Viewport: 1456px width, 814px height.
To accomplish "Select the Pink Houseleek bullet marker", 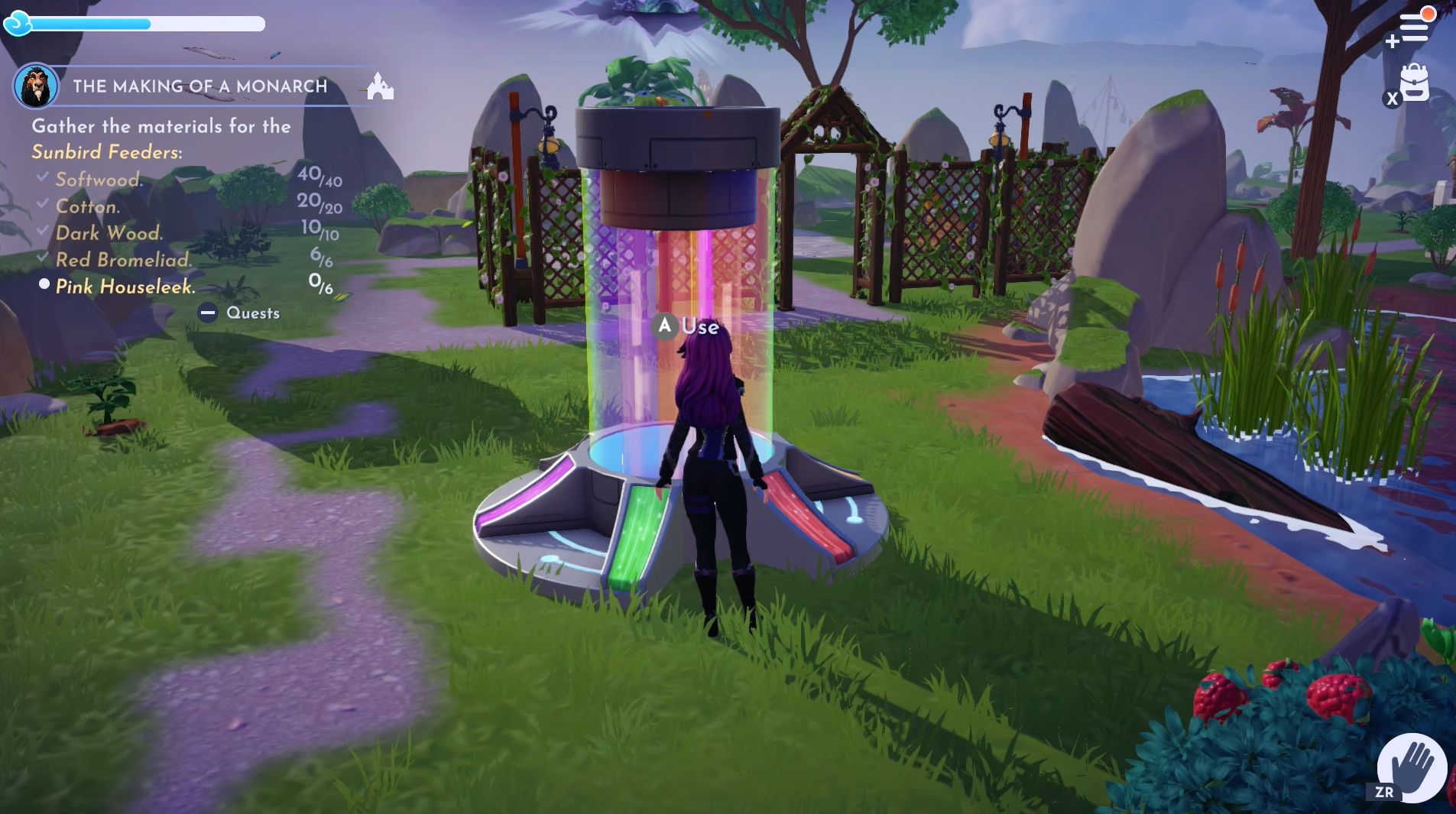I will point(46,283).
